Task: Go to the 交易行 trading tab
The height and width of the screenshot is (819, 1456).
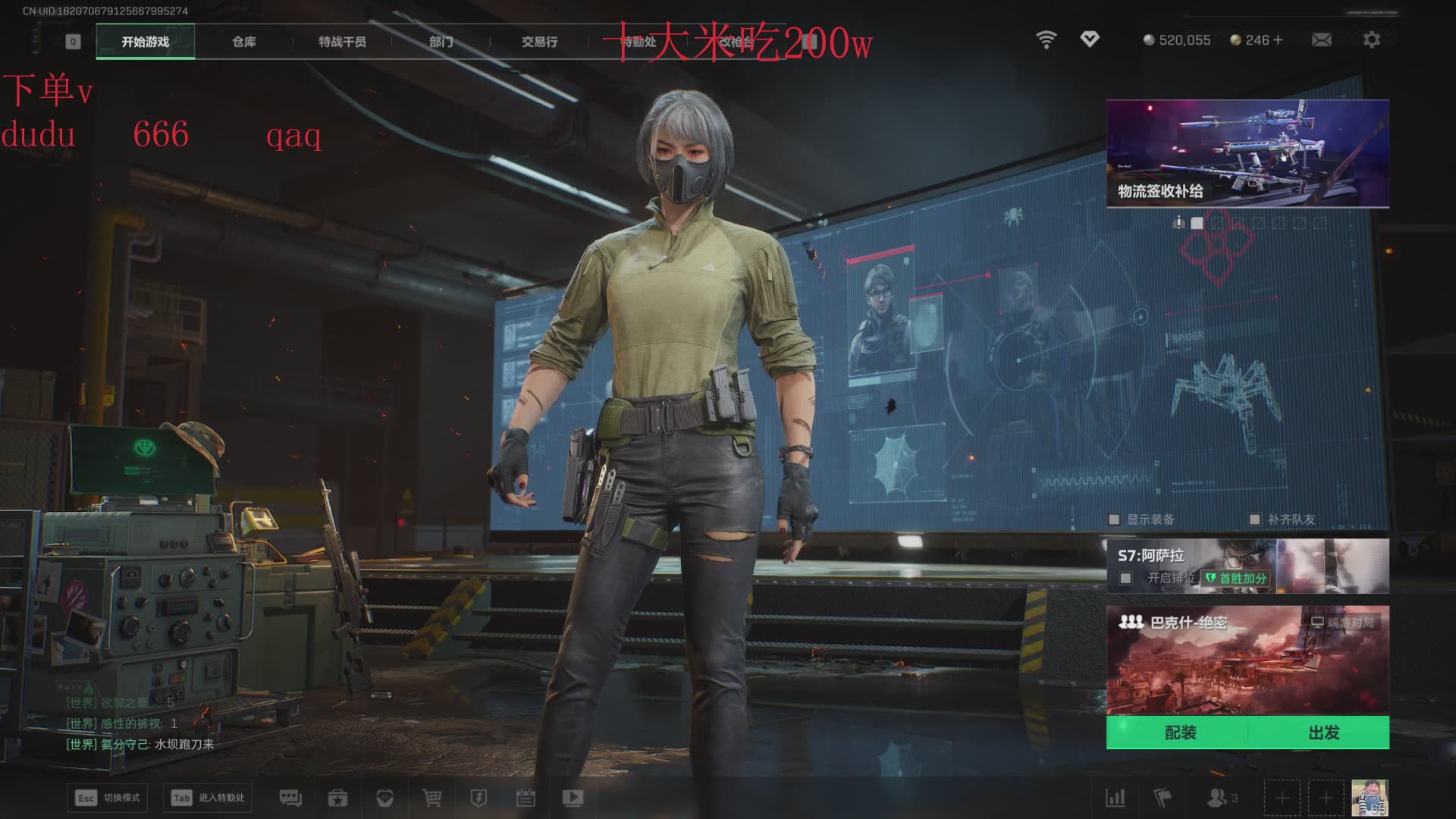Action: tap(539, 42)
